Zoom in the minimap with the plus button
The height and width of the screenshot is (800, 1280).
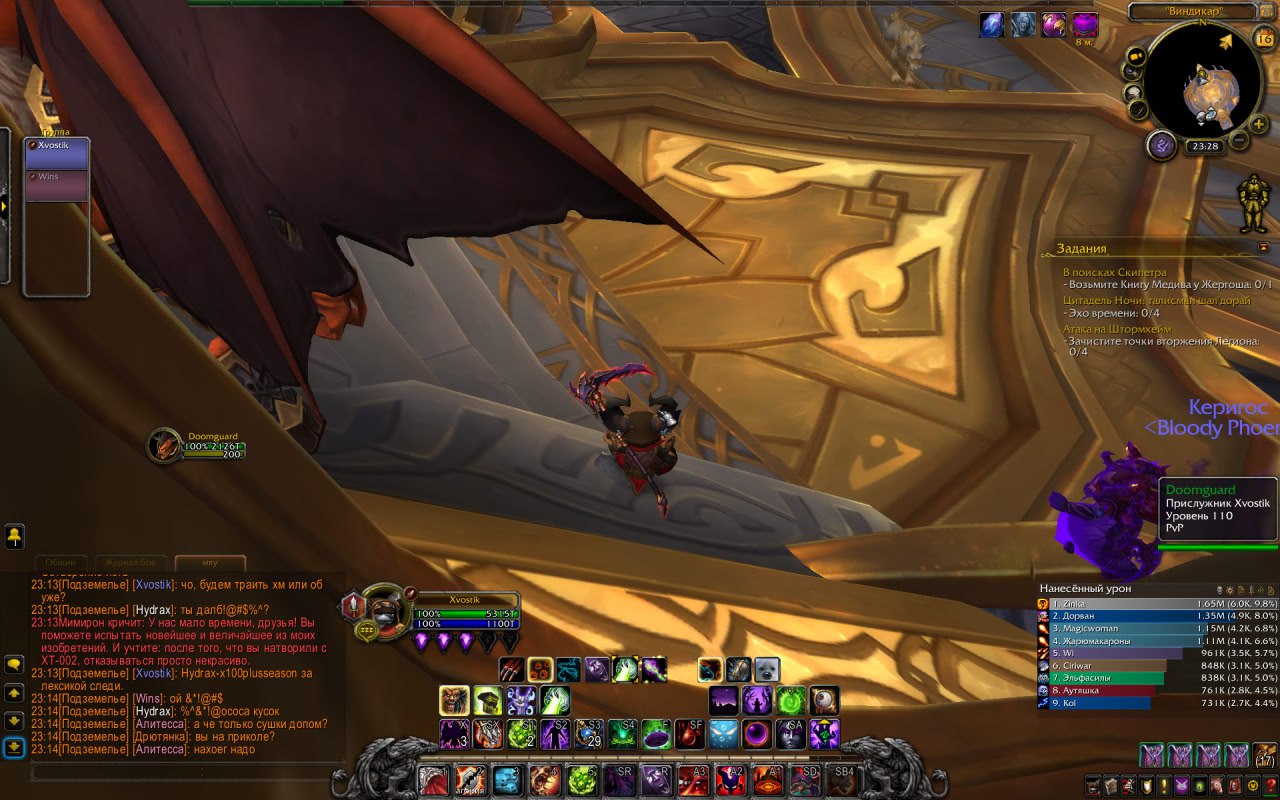click(1258, 123)
